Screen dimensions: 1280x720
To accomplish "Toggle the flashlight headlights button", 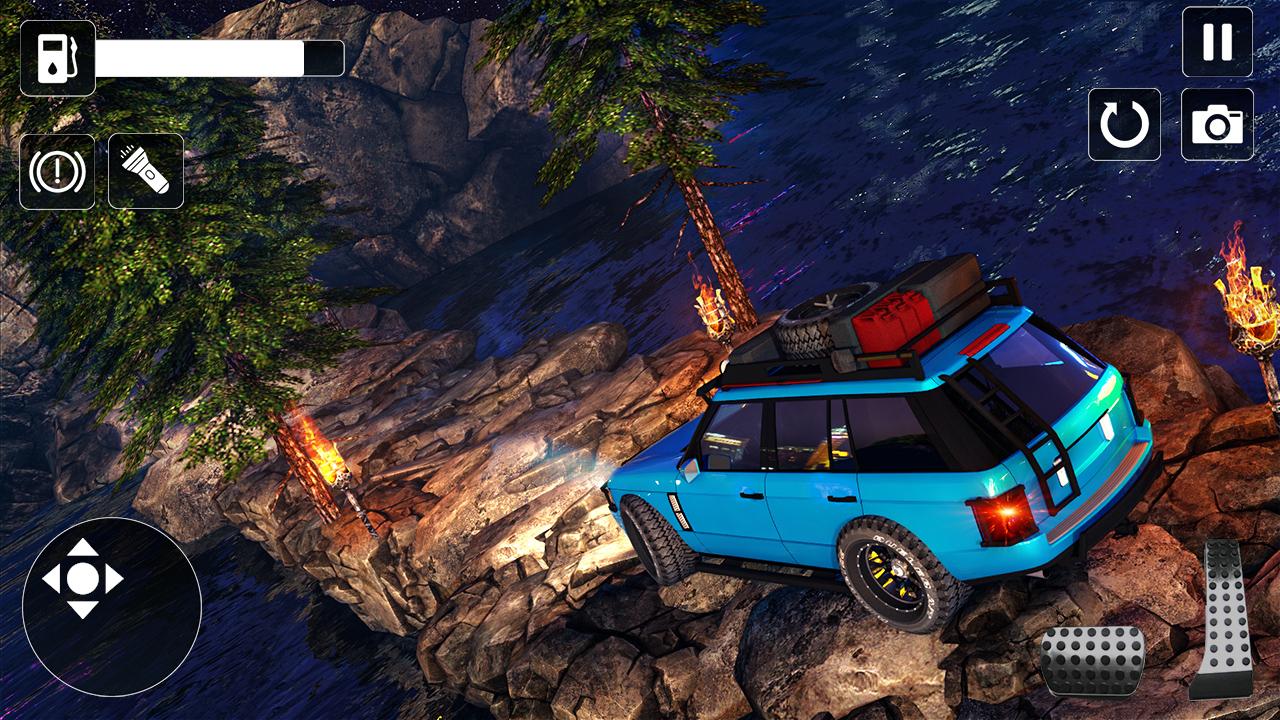I will pyautogui.click(x=146, y=171).
